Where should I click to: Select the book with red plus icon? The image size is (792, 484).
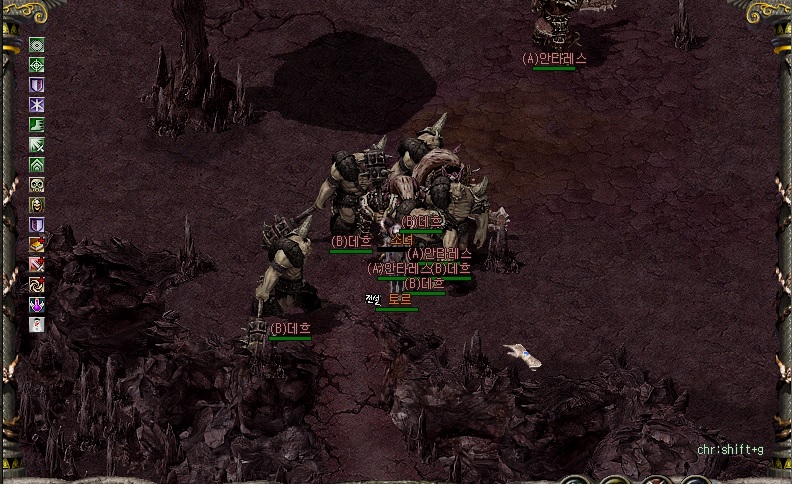[37, 245]
